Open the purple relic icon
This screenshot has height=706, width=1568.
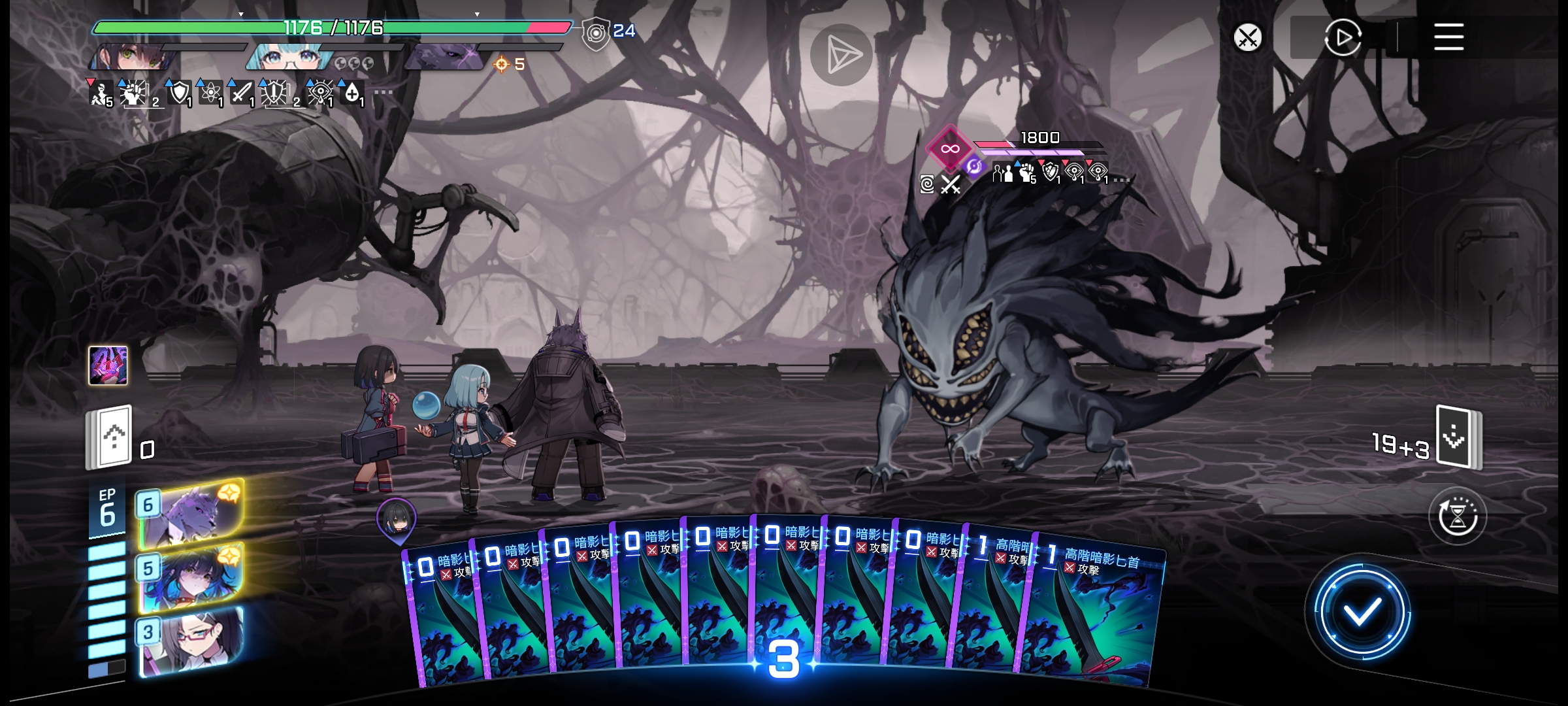pos(108,365)
